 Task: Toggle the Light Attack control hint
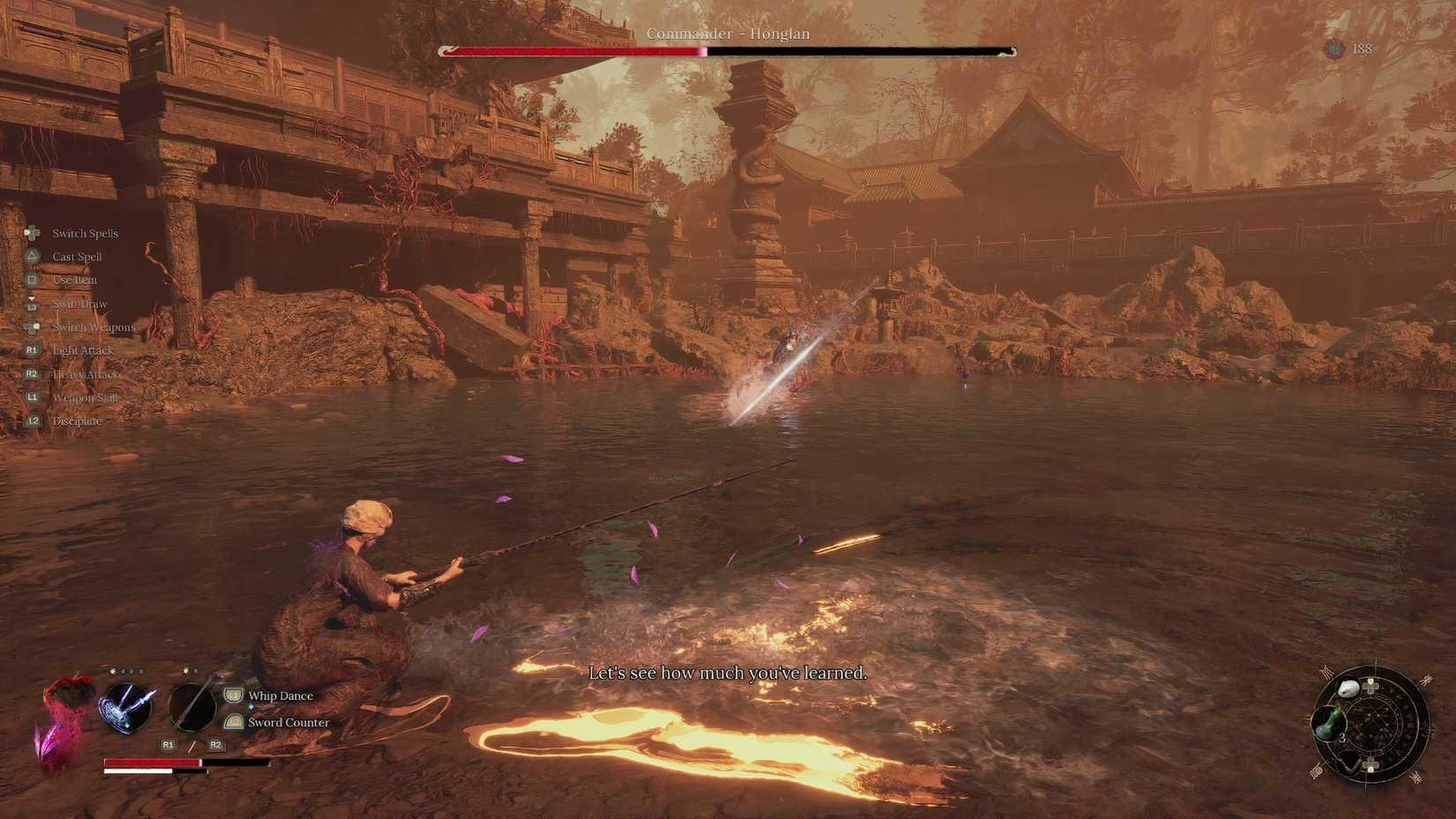point(83,350)
